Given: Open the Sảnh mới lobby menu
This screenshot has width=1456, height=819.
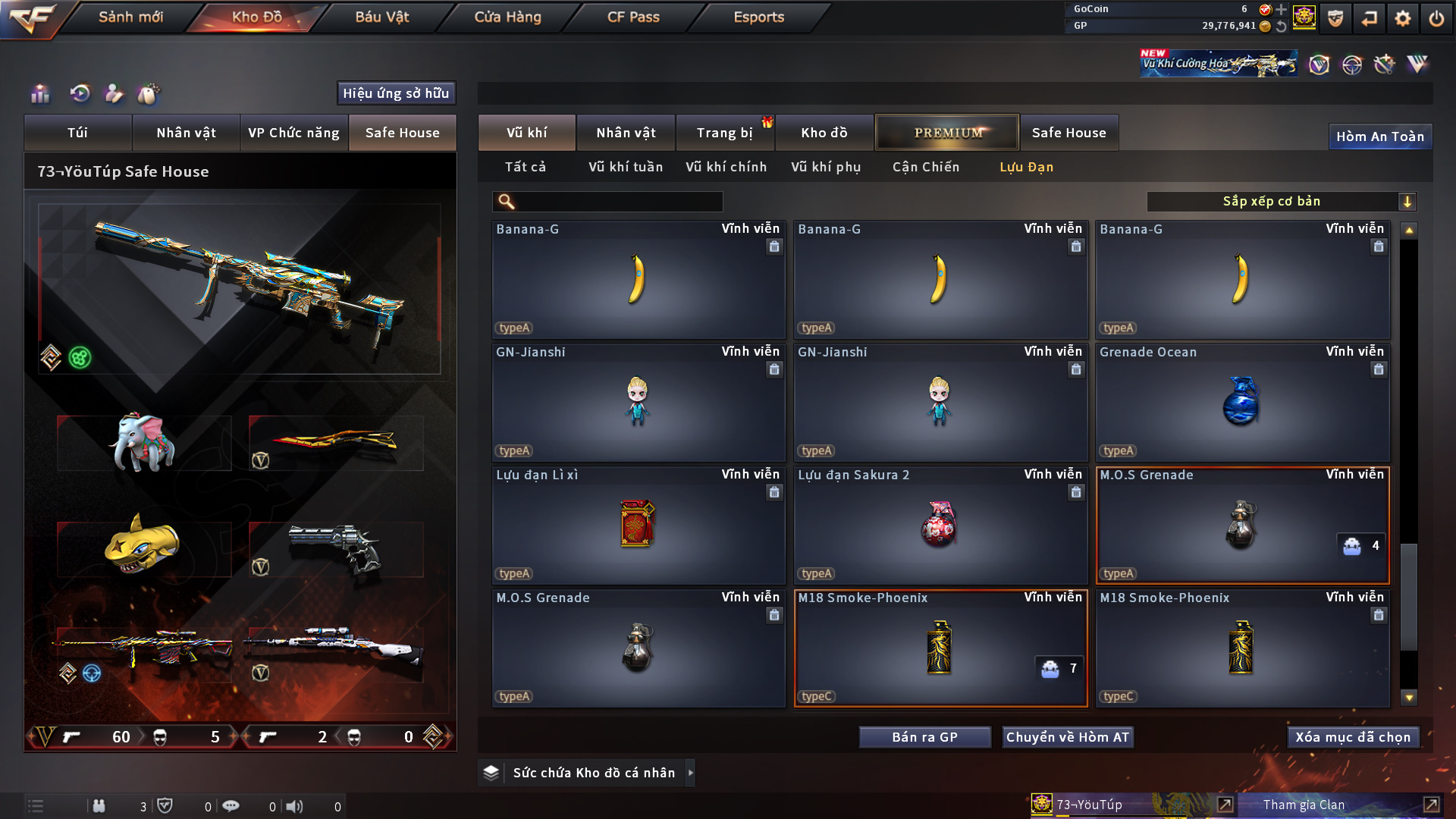Looking at the screenshot, I should pyautogui.click(x=130, y=17).
